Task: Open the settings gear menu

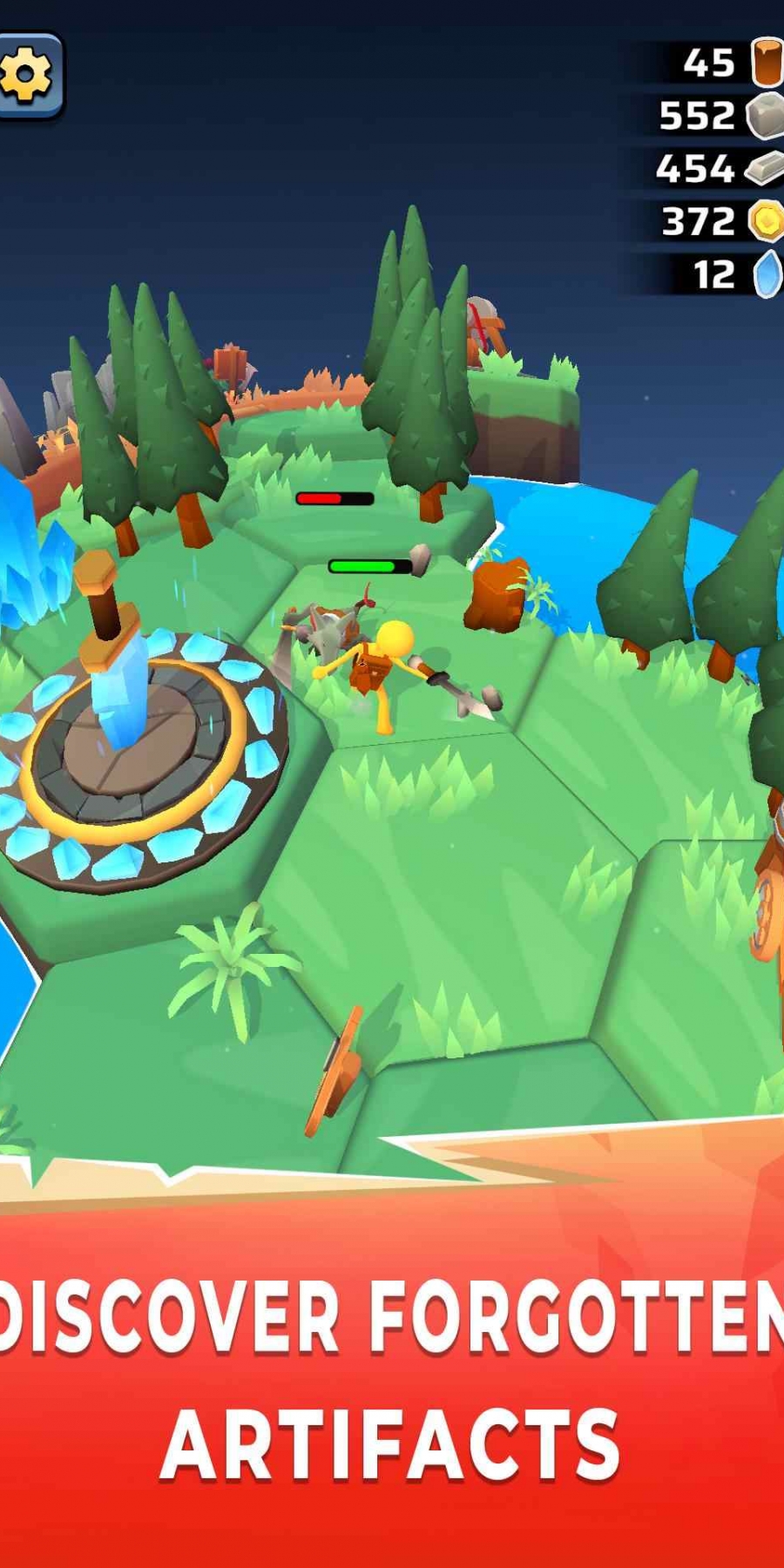Action: pyautogui.click(x=27, y=75)
